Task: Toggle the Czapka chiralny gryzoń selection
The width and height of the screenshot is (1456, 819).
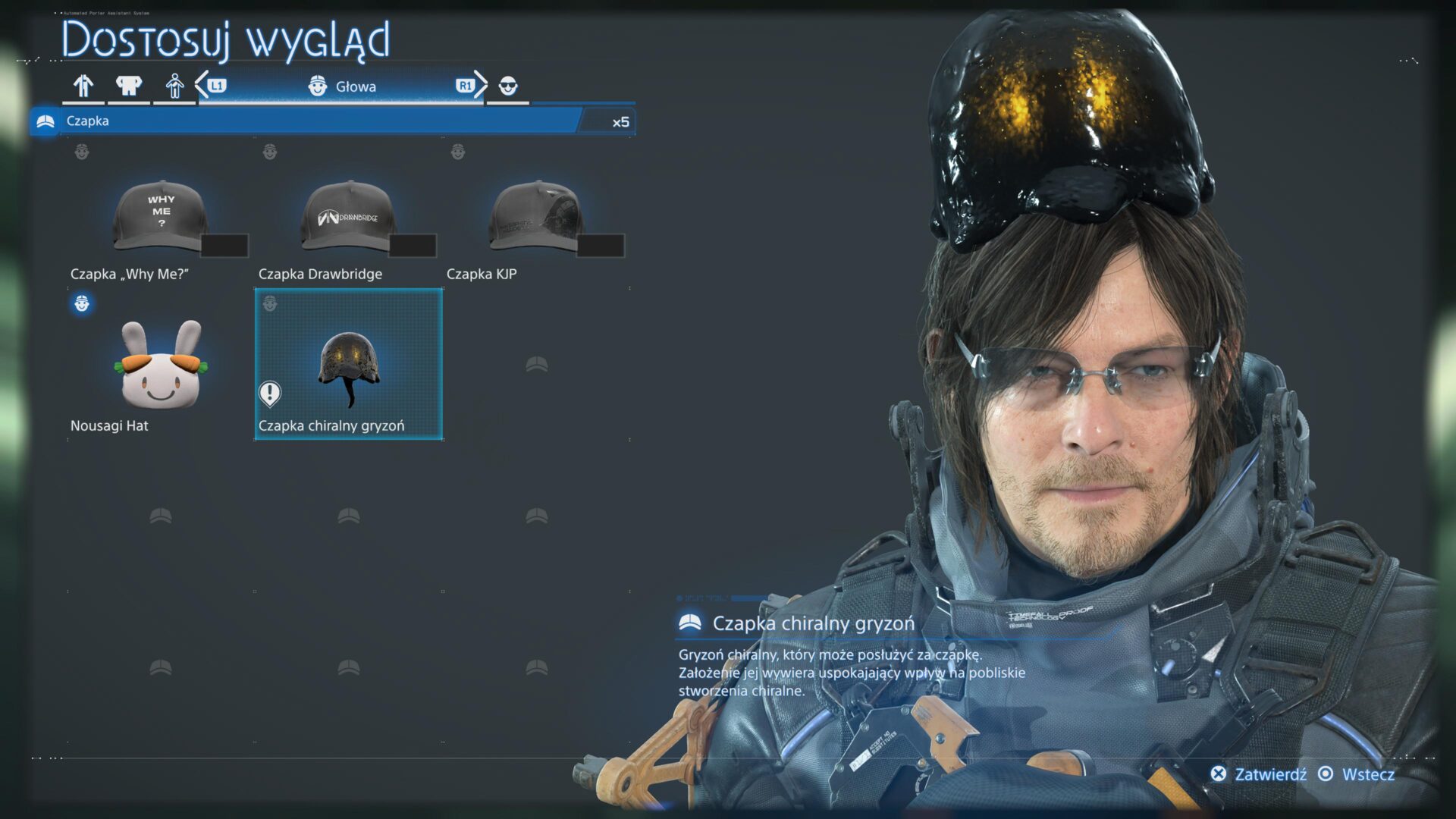Action: pos(349,366)
